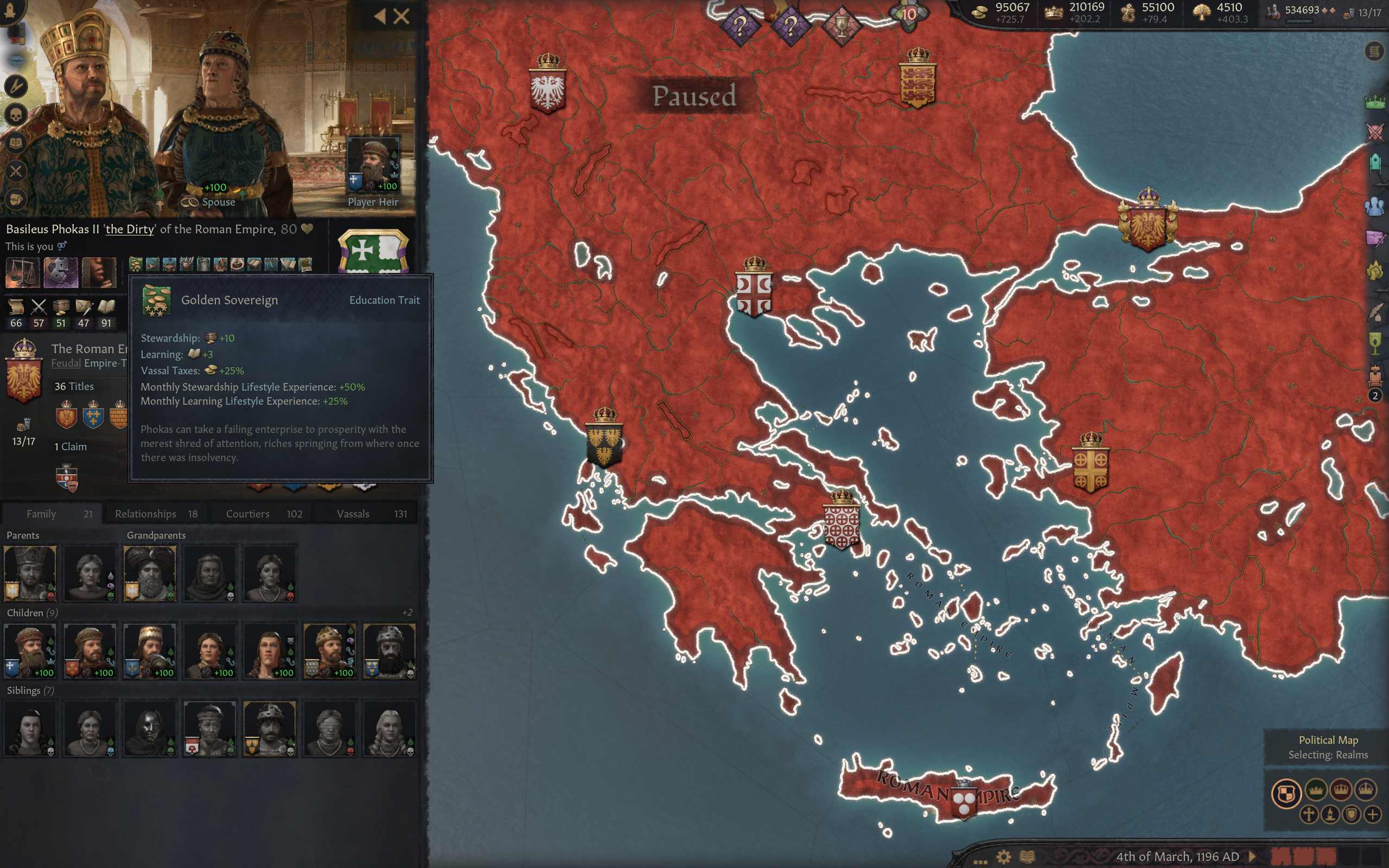
Task: Collapse the character window with the back arrow
Action: [380, 16]
